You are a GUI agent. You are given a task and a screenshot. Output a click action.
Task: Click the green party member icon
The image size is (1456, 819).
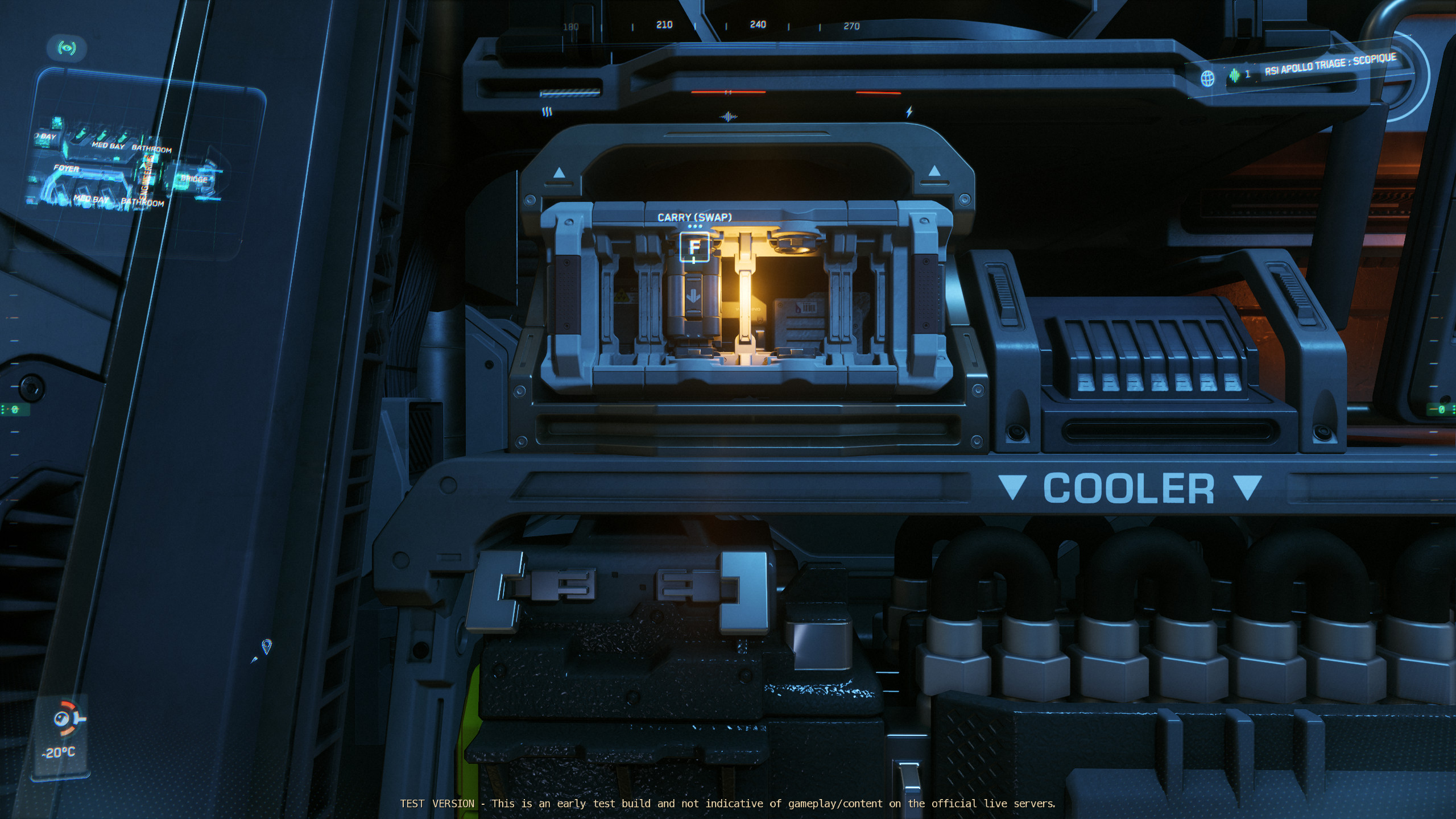coord(1234,75)
